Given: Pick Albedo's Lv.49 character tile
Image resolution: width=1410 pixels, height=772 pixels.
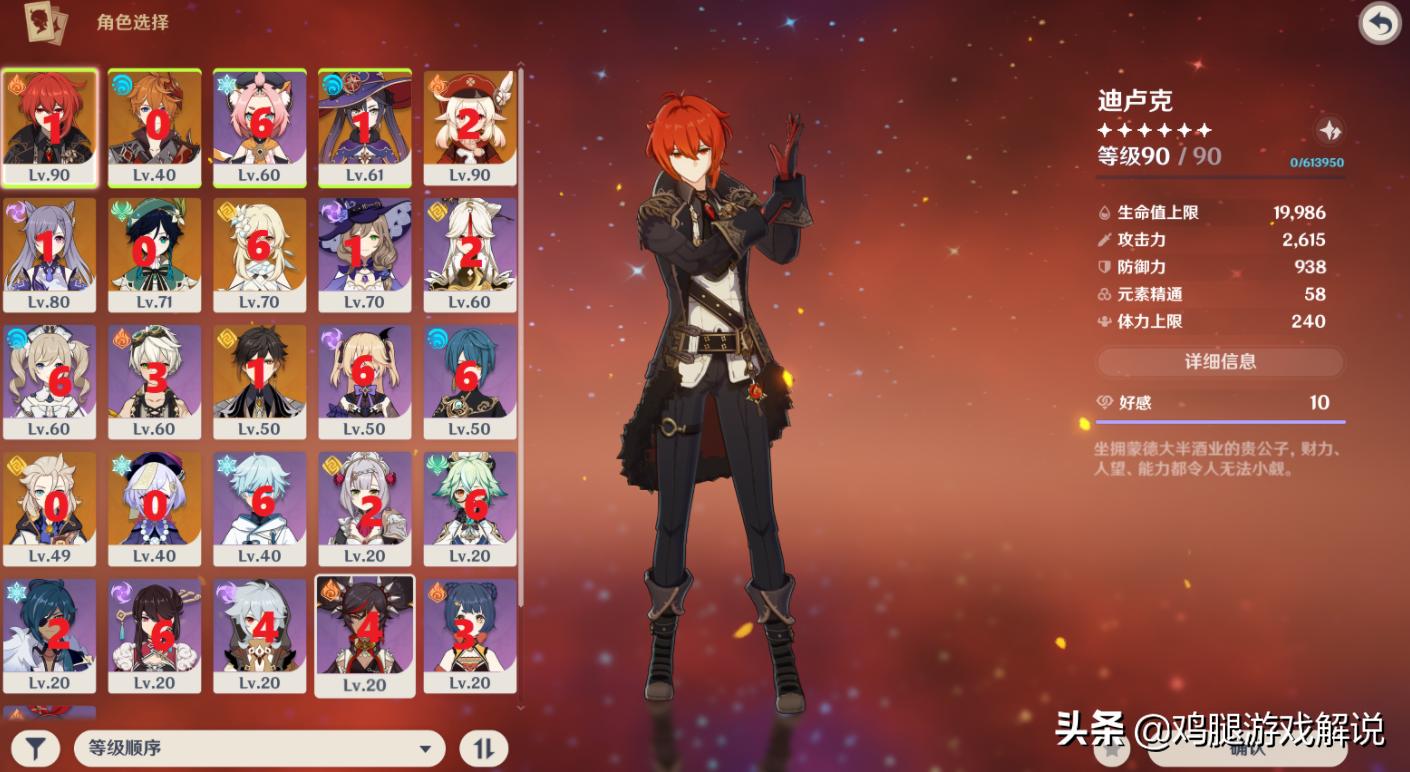Looking at the screenshot, I should 50,508.
